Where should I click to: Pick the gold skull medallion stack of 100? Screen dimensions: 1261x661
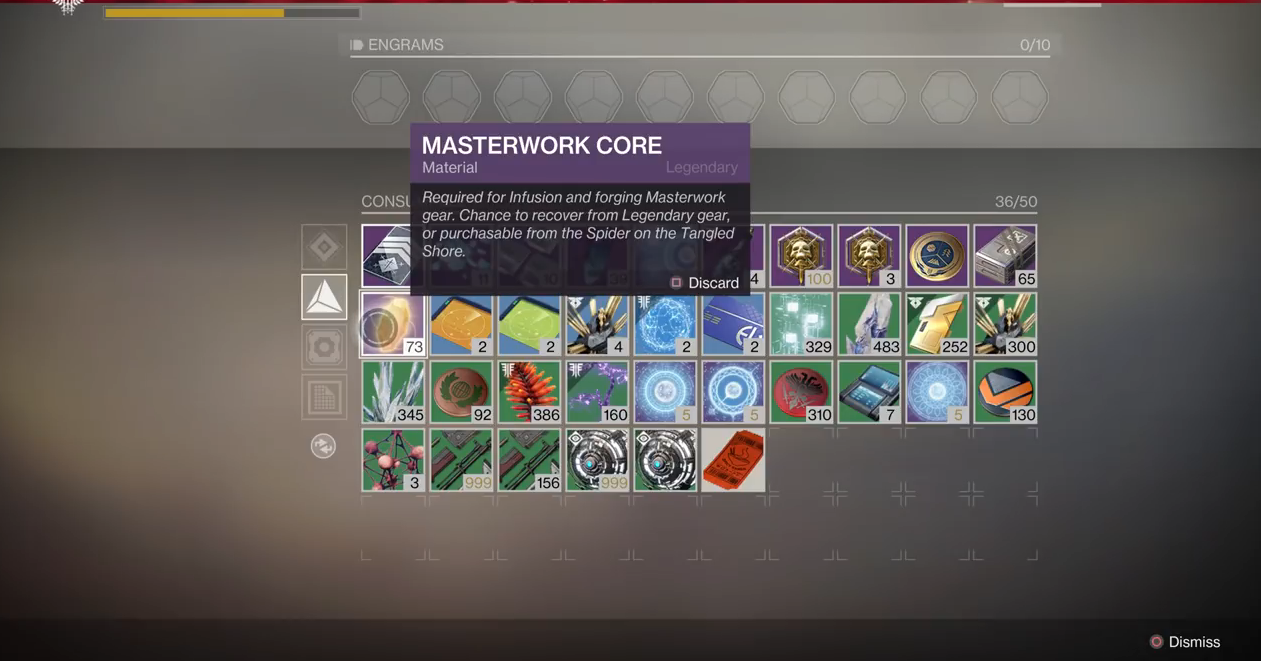pyautogui.click(x=801, y=256)
